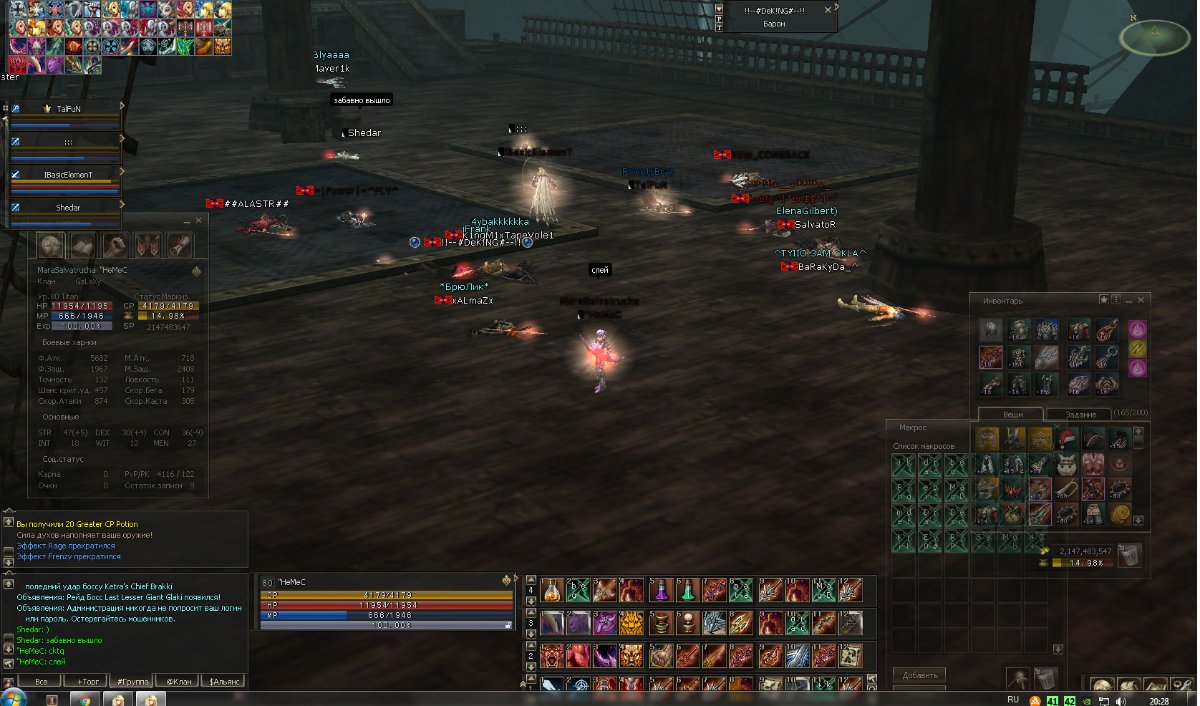1200x706 pixels.
Task: Select the @Клан chat tab
Action: [177, 681]
